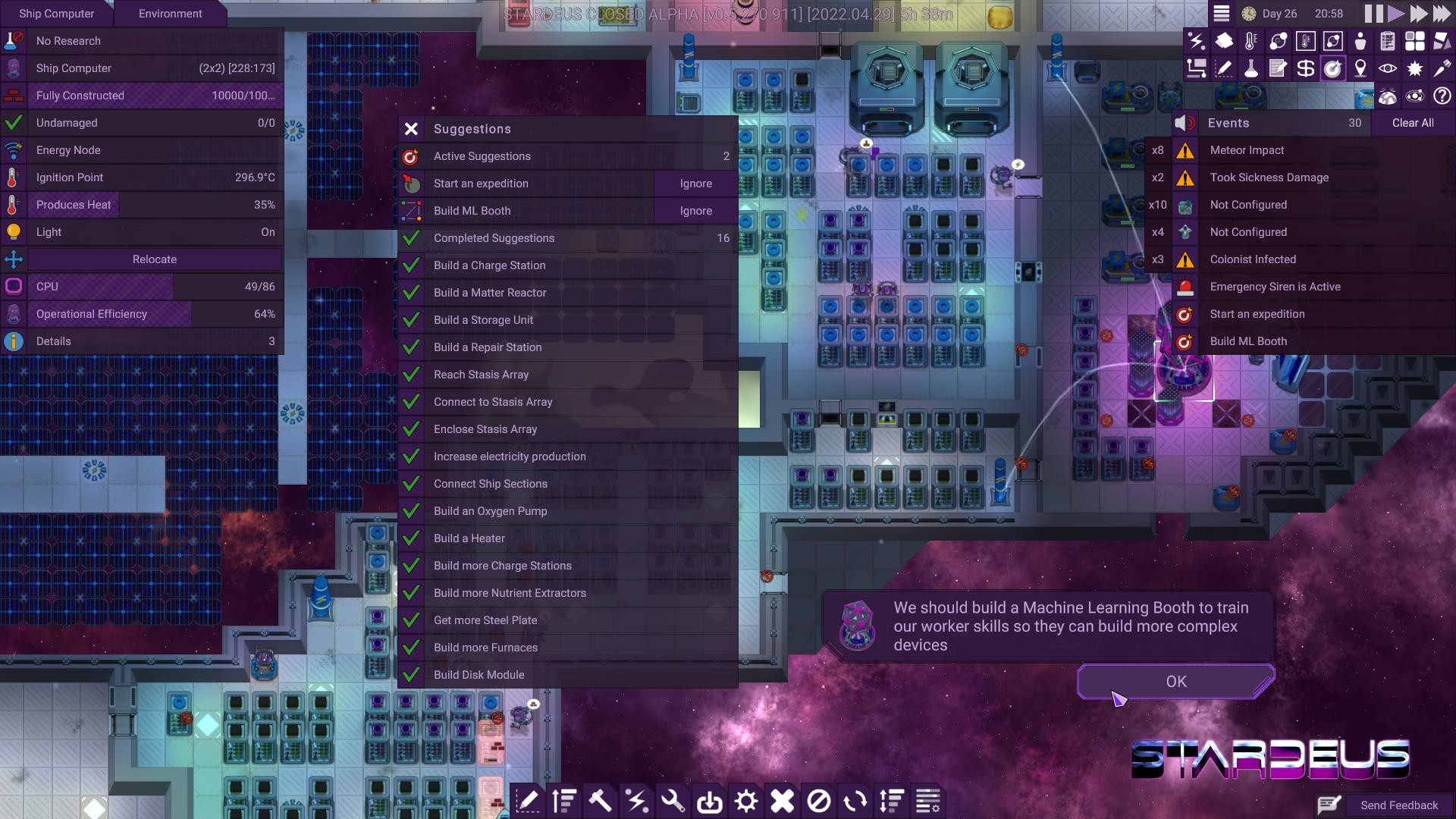The width and height of the screenshot is (1456, 819).
Task: Open the crew overview icon
Action: point(1360,41)
